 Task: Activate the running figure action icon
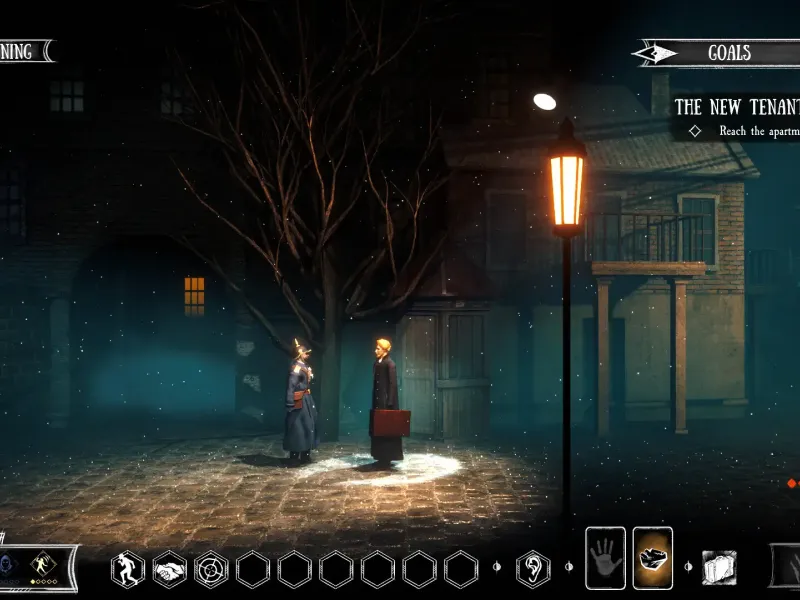tap(128, 569)
